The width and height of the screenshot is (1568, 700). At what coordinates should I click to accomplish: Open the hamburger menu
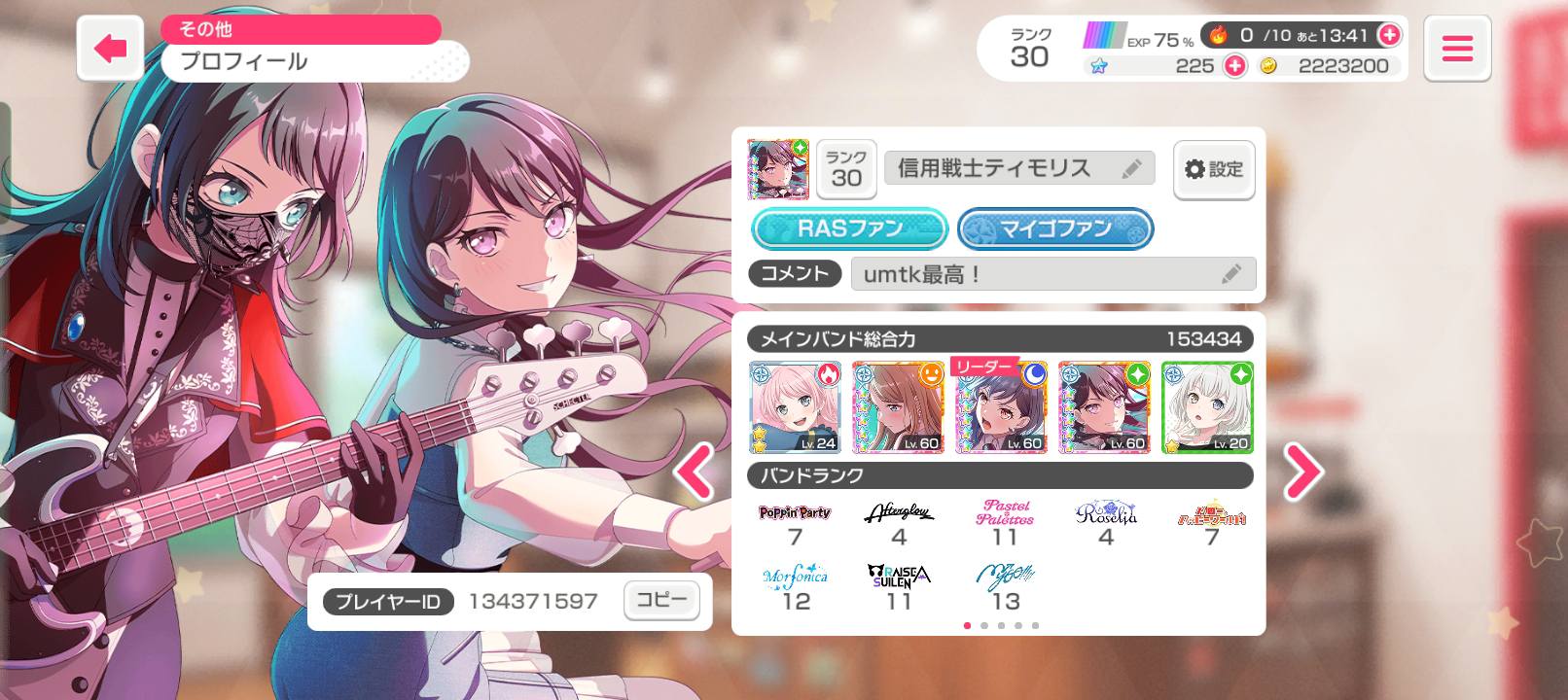(x=1456, y=48)
